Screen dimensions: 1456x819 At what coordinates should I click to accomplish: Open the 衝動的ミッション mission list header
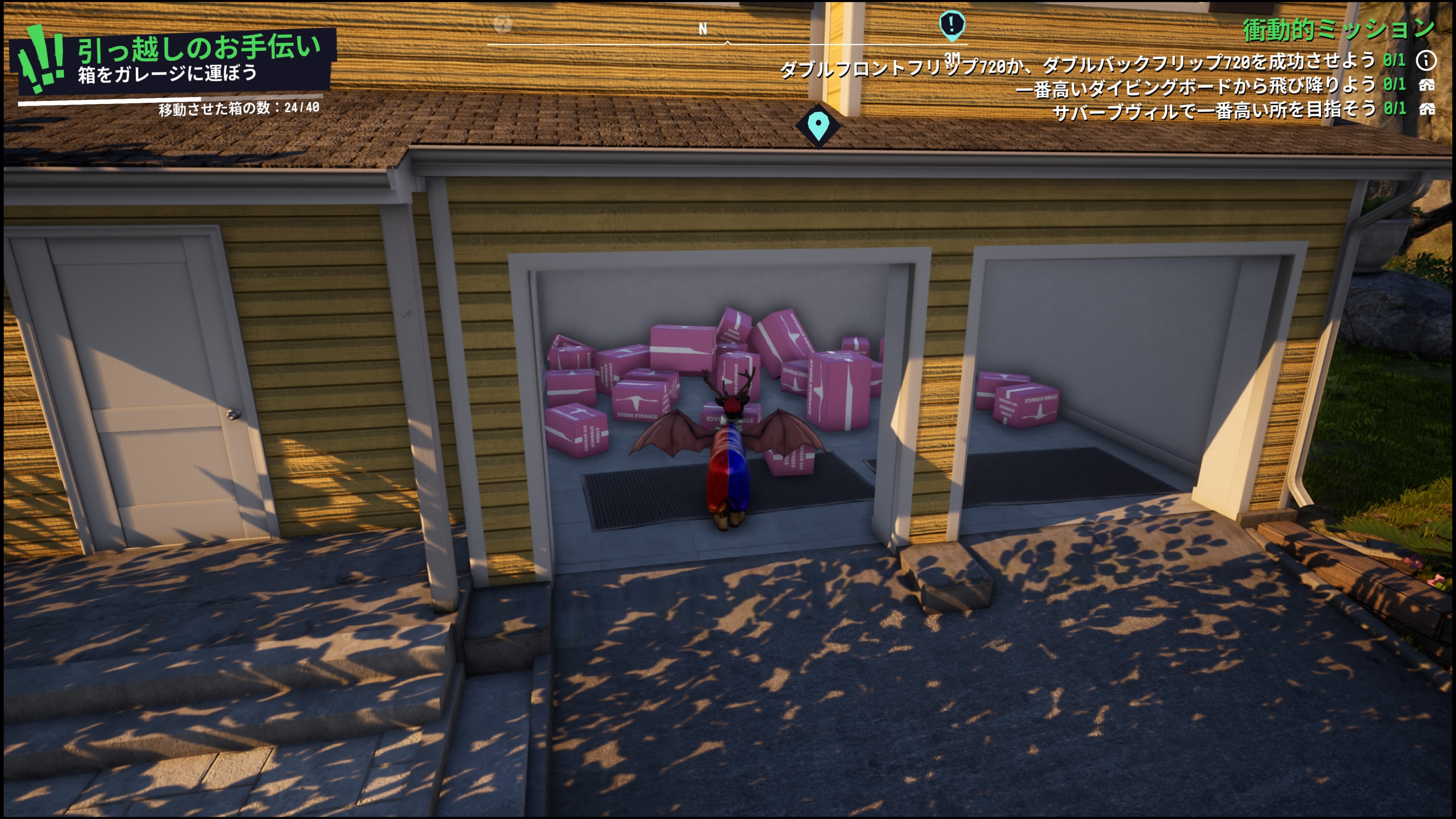(1338, 29)
